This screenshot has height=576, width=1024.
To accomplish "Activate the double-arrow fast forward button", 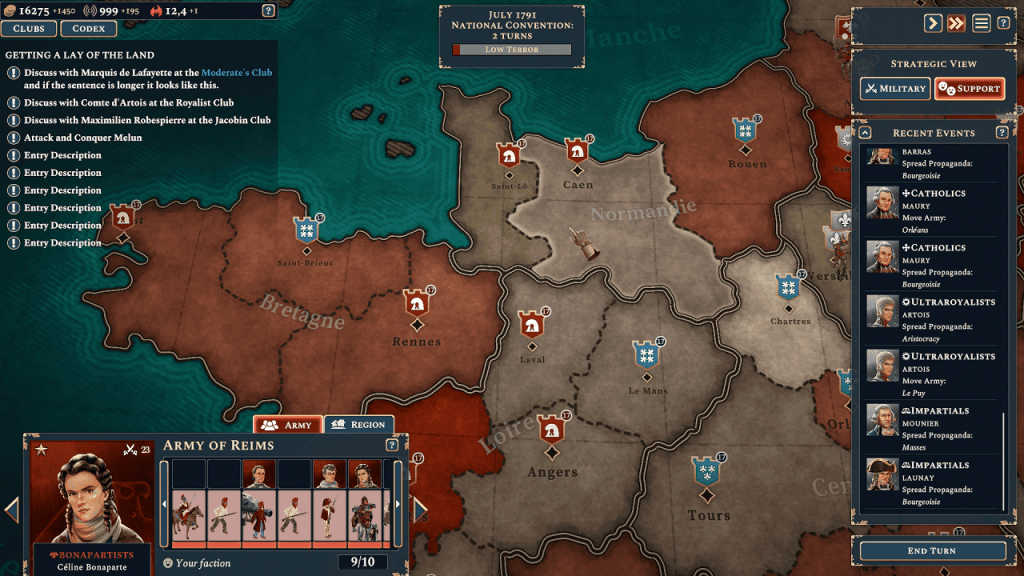I will click(x=957, y=23).
